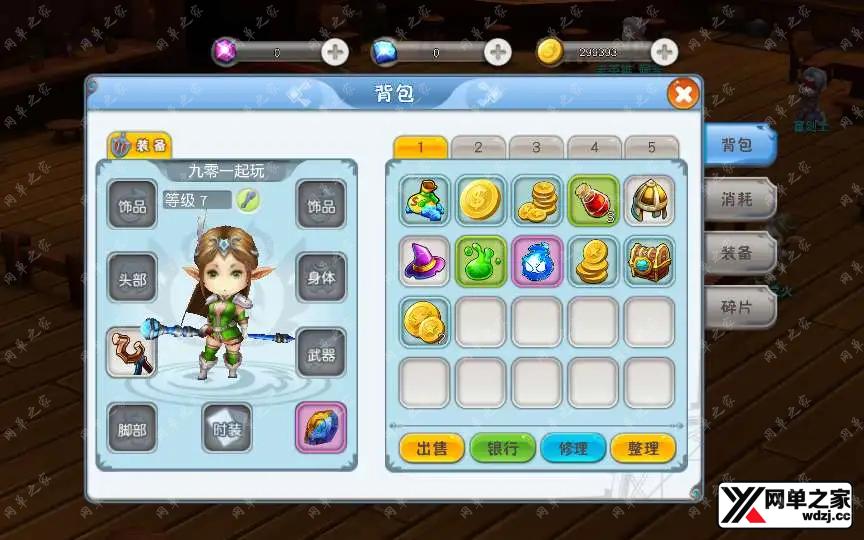The height and width of the screenshot is (540, 864).
Task: Select the 武器 weapon slot
Action: [321, 353]
